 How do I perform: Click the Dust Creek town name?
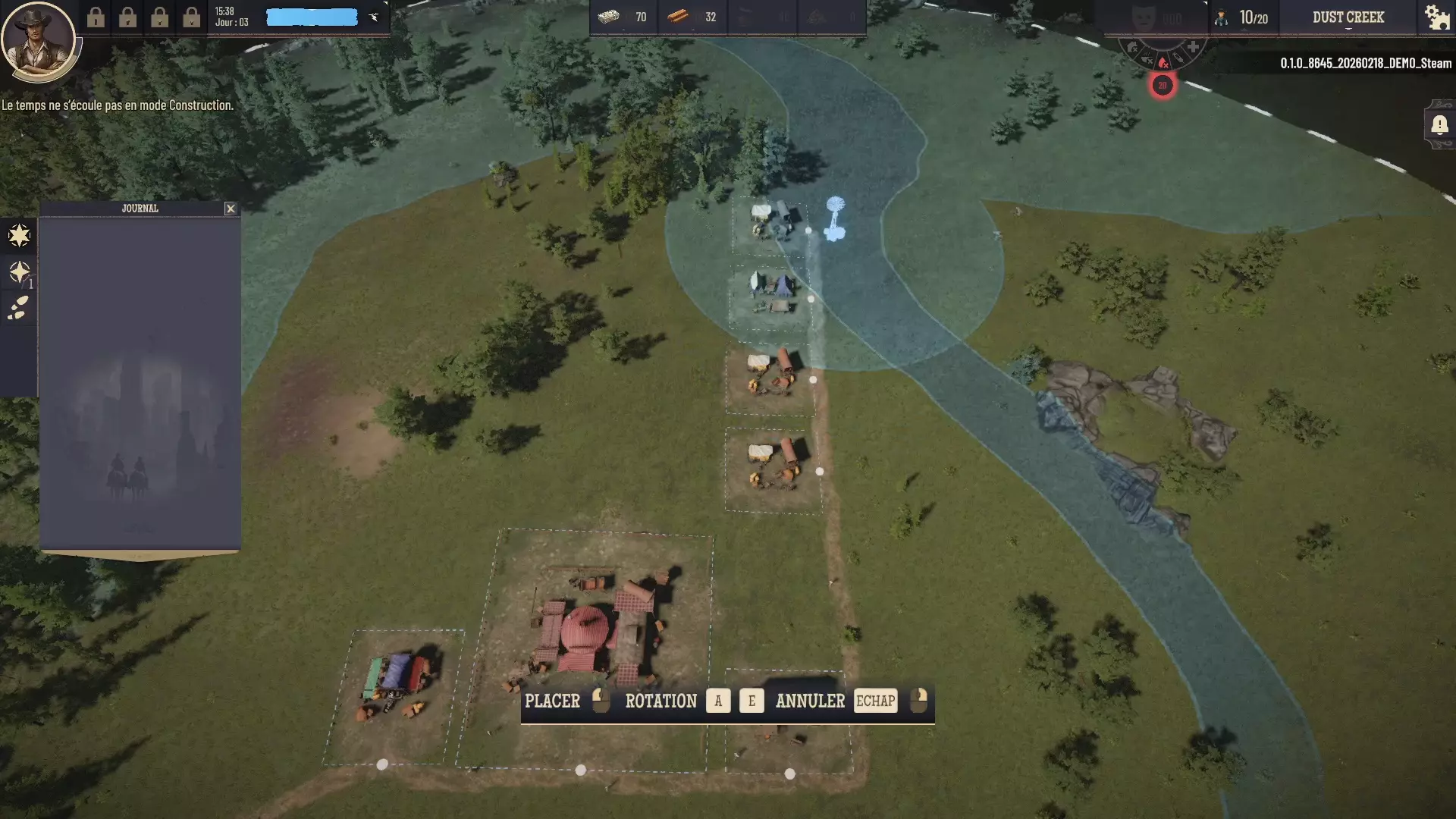pyautogui.click(x=1348, y=17)
